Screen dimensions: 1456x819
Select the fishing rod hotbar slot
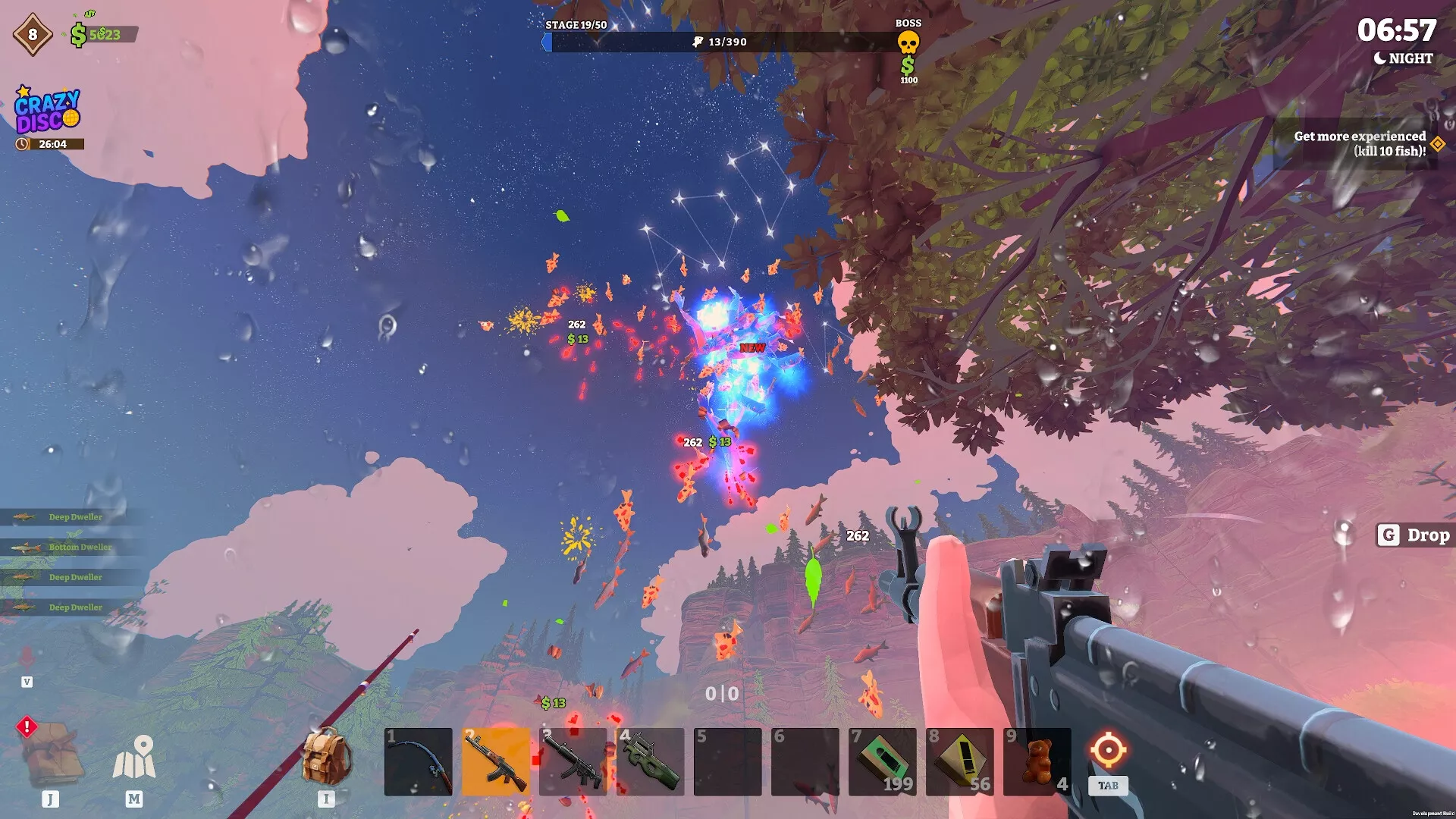coord(418,761)
